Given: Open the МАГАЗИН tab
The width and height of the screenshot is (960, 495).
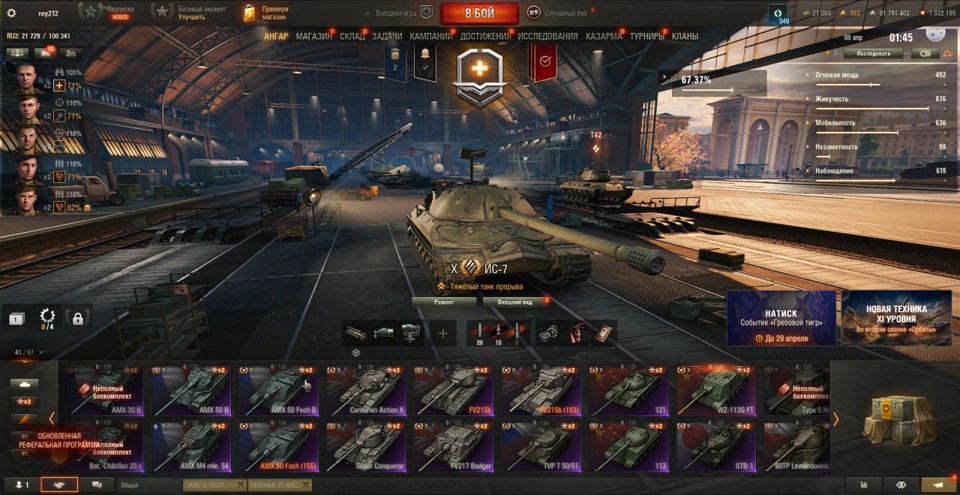Looking at the screenshot, I should click(x=315, y=36).
